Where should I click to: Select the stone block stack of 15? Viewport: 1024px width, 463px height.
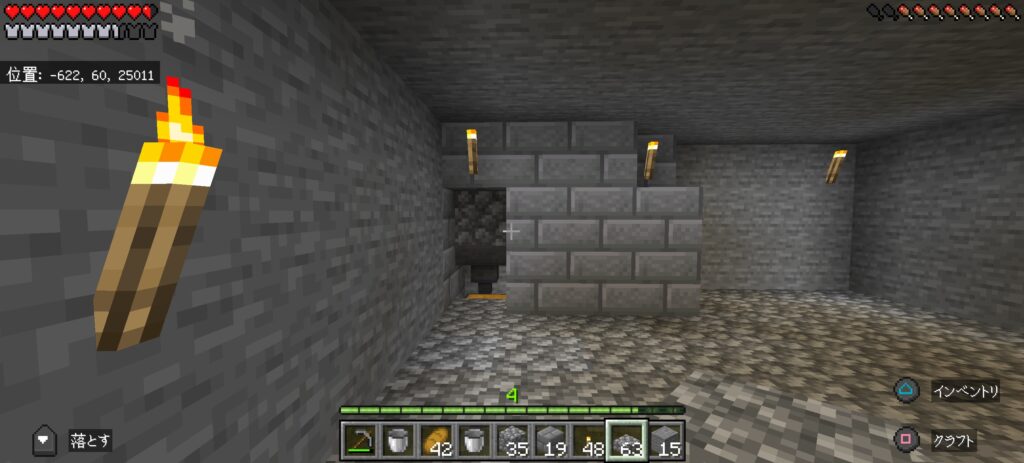pos(666,439)
